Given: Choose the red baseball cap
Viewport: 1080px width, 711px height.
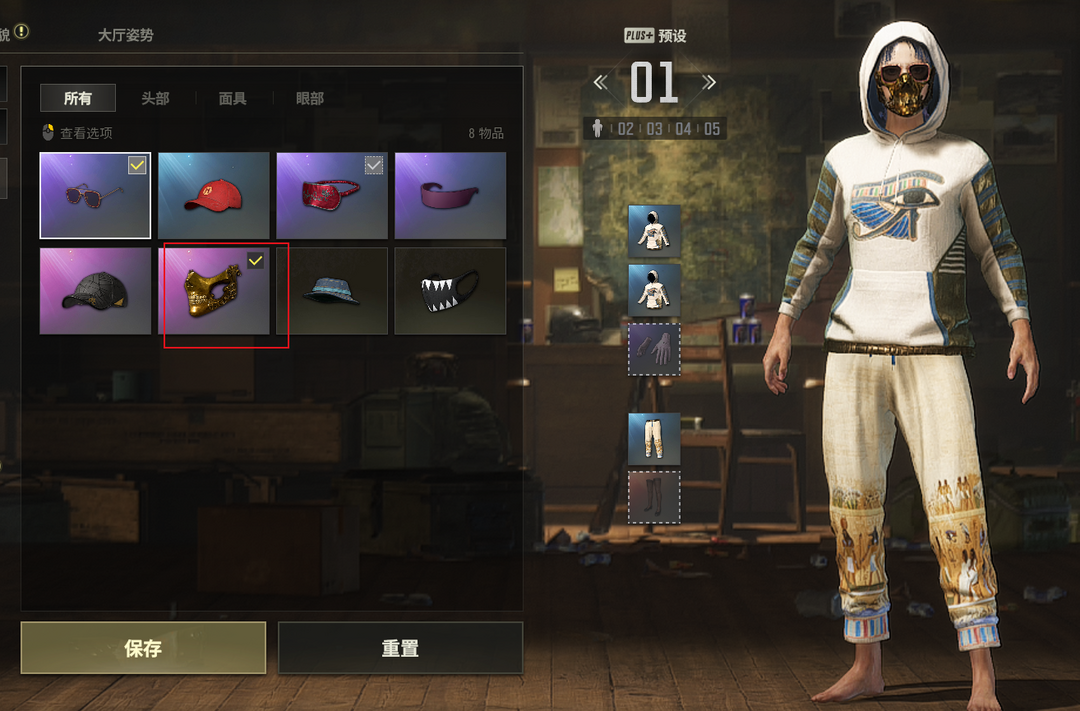Looking at the screenshot, I should click(x=213, y=195).
